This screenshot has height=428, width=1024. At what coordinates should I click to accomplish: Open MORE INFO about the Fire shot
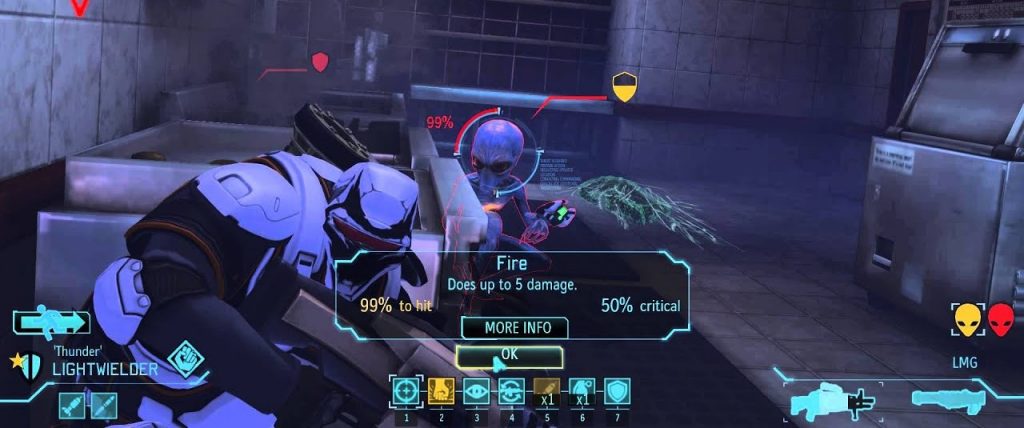[x=514, y=328]
